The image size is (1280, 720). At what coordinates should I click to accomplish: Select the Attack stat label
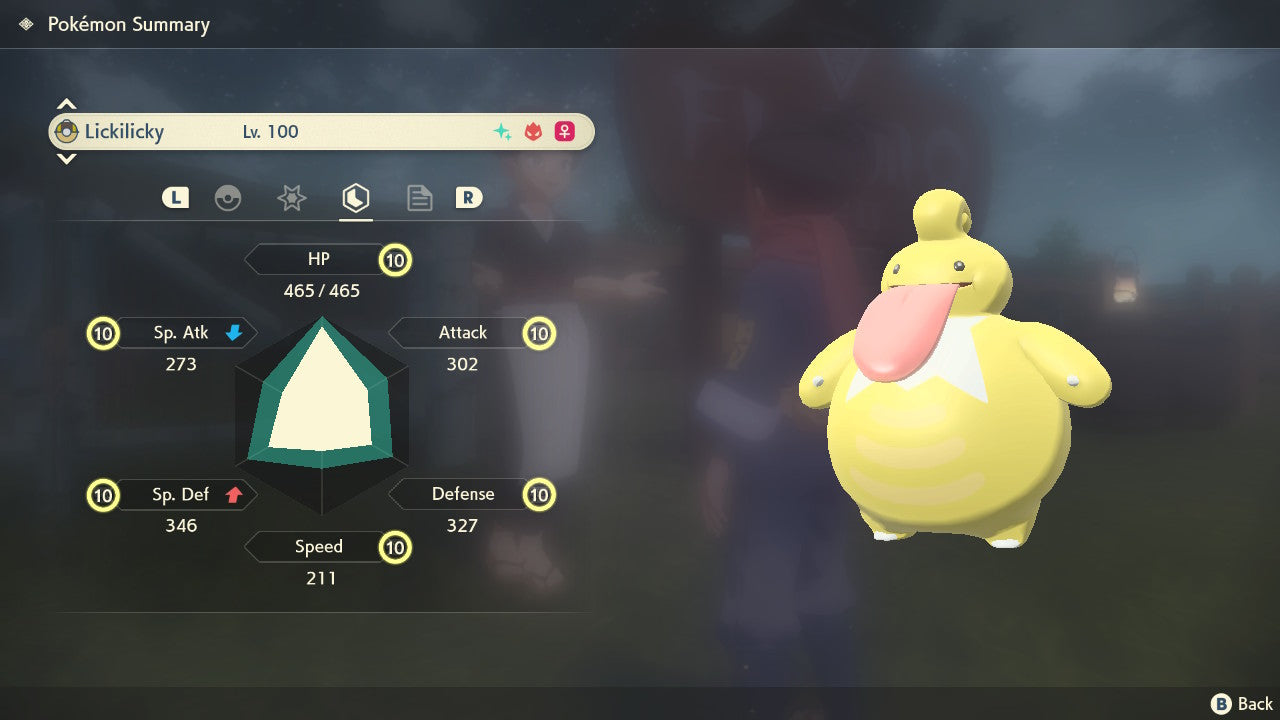point(462,333)
